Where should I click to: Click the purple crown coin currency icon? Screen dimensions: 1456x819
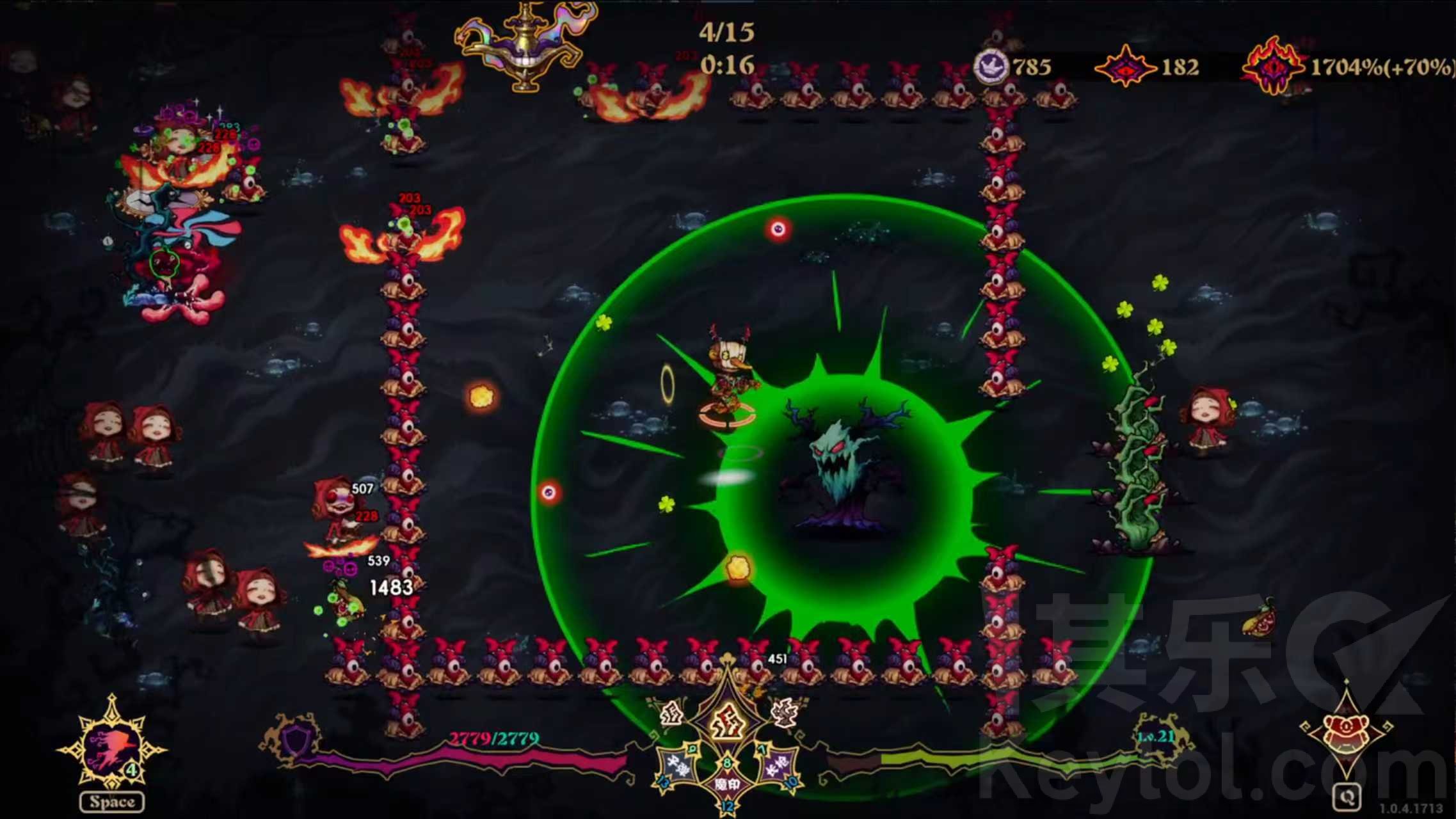[x=990, y=66]
